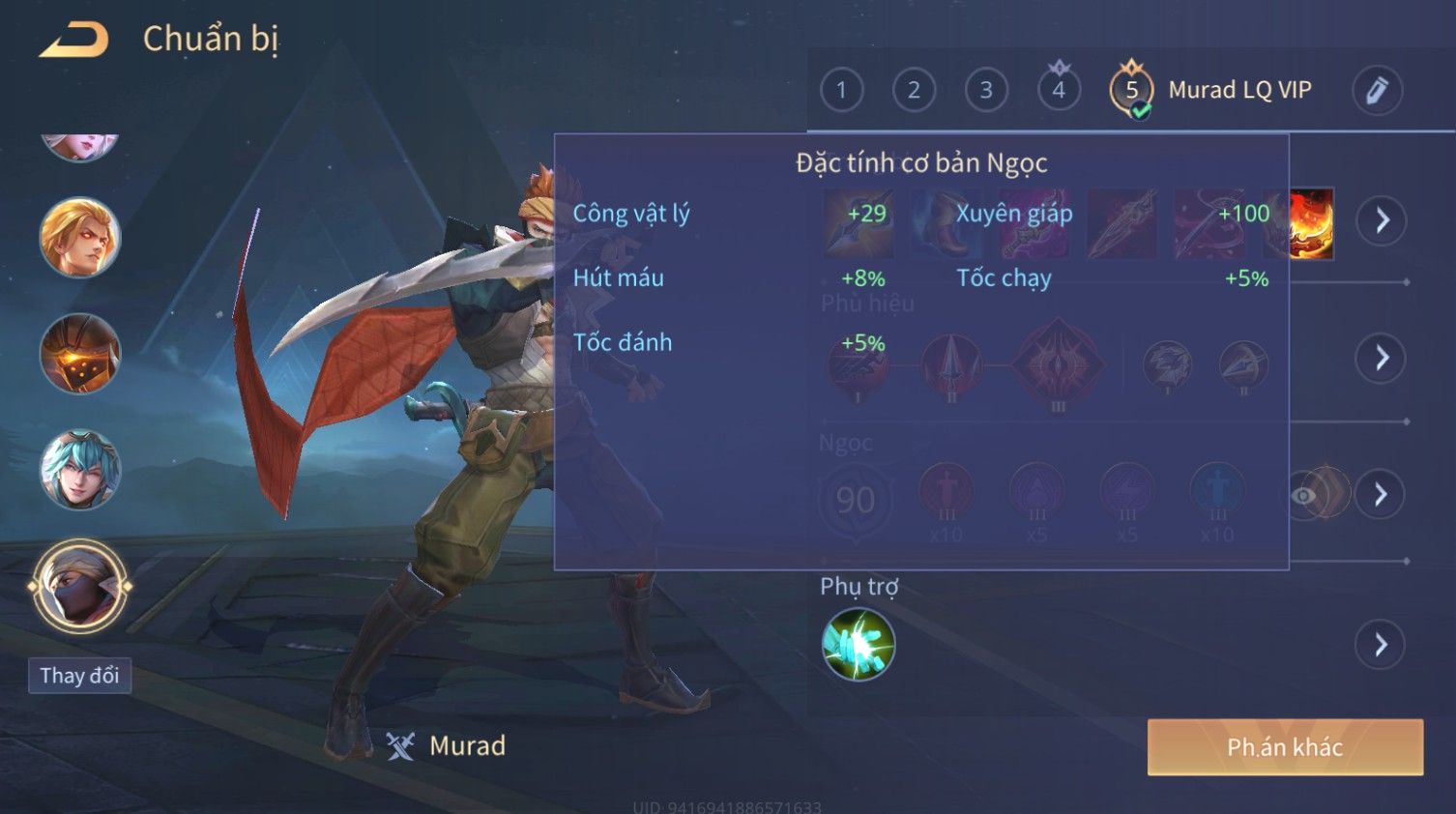Select the dark armored hero portrait

[79, 354]
